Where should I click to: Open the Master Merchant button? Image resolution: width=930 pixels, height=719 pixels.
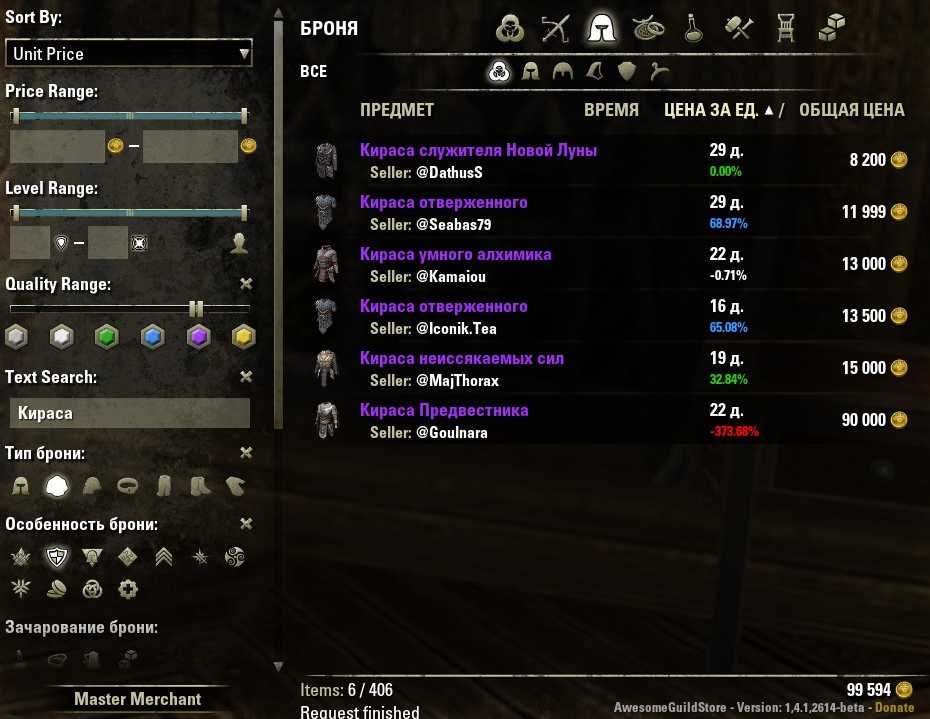coord(138,699)
